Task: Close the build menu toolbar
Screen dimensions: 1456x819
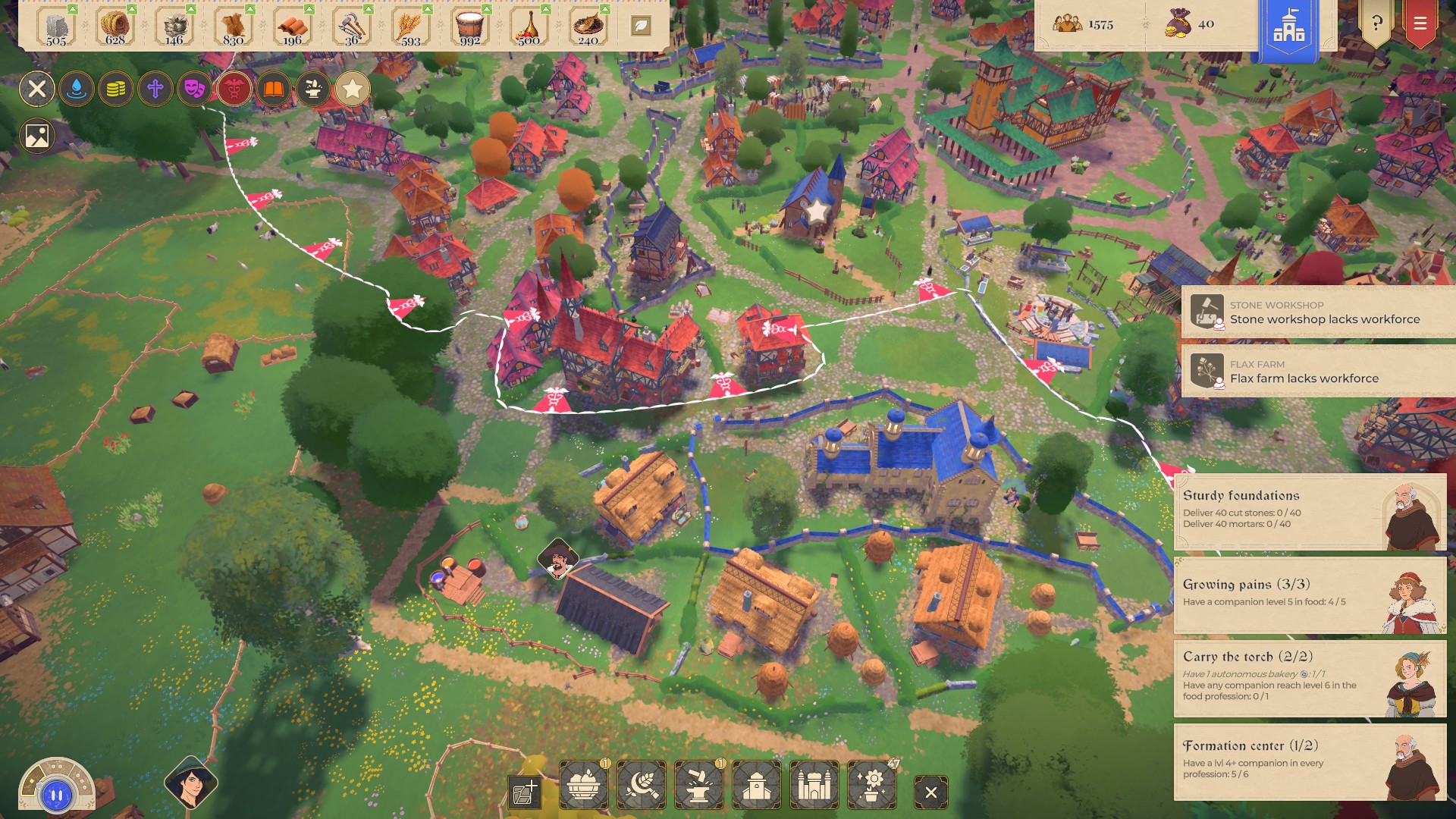Action: pyautogui.click(x=930, y=792)
